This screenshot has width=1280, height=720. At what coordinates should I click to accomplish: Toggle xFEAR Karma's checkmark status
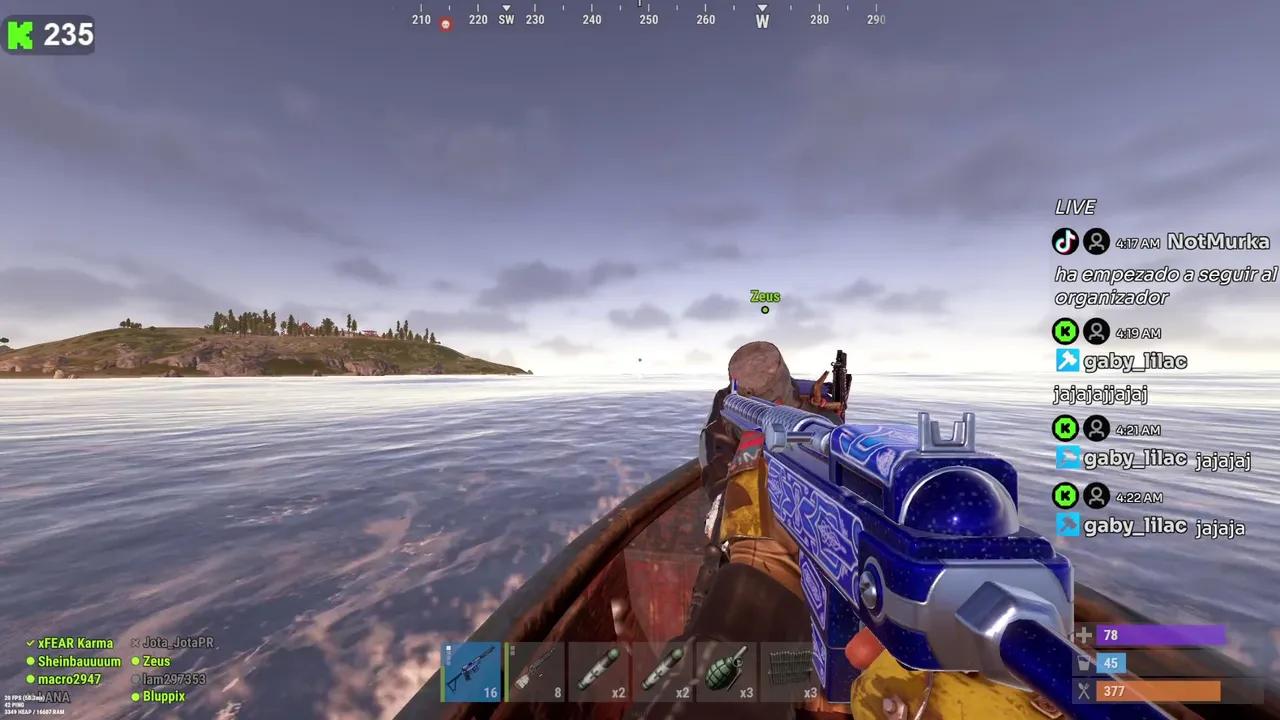[29, 643]
